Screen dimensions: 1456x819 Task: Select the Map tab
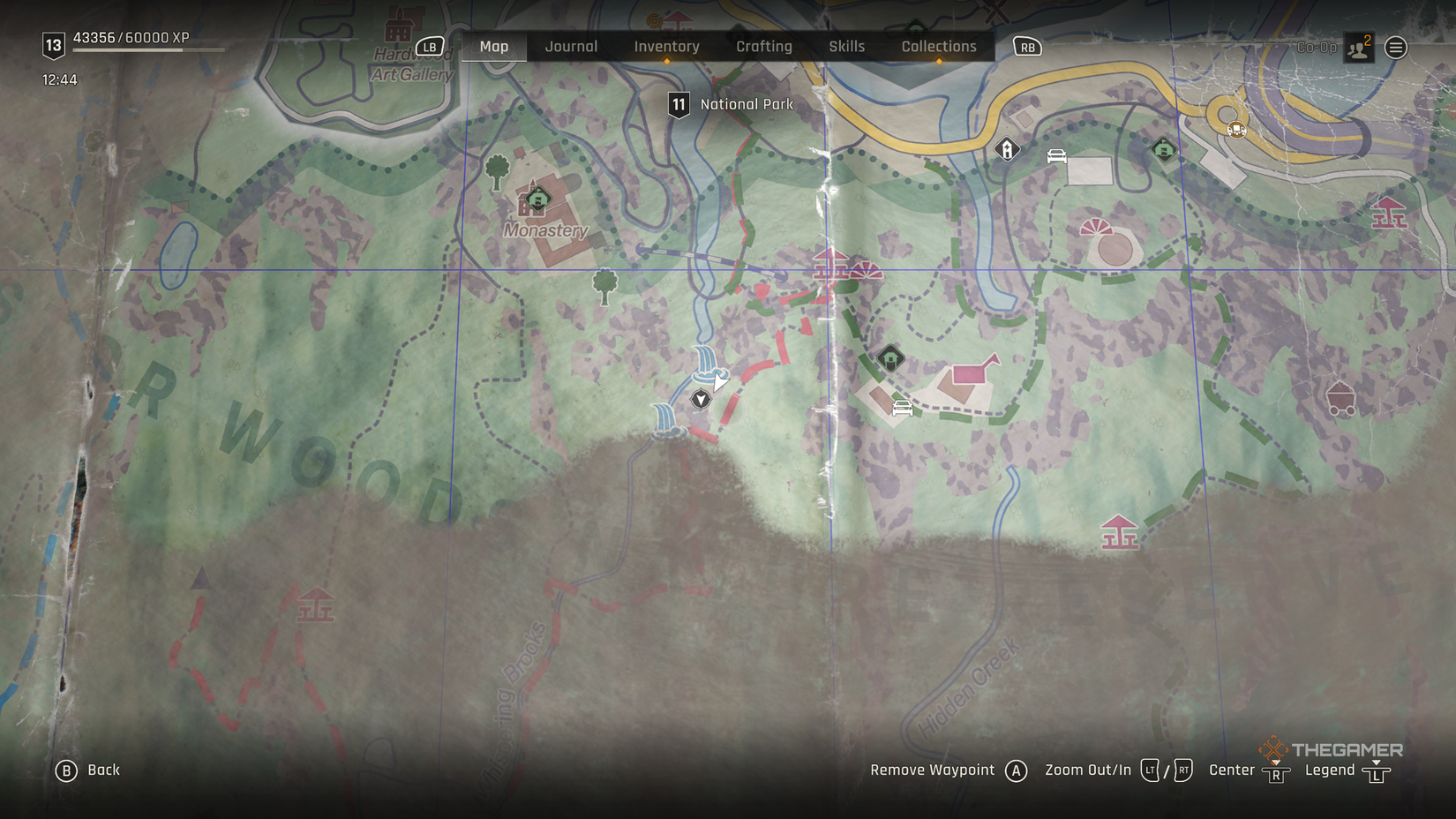(494, 47)
